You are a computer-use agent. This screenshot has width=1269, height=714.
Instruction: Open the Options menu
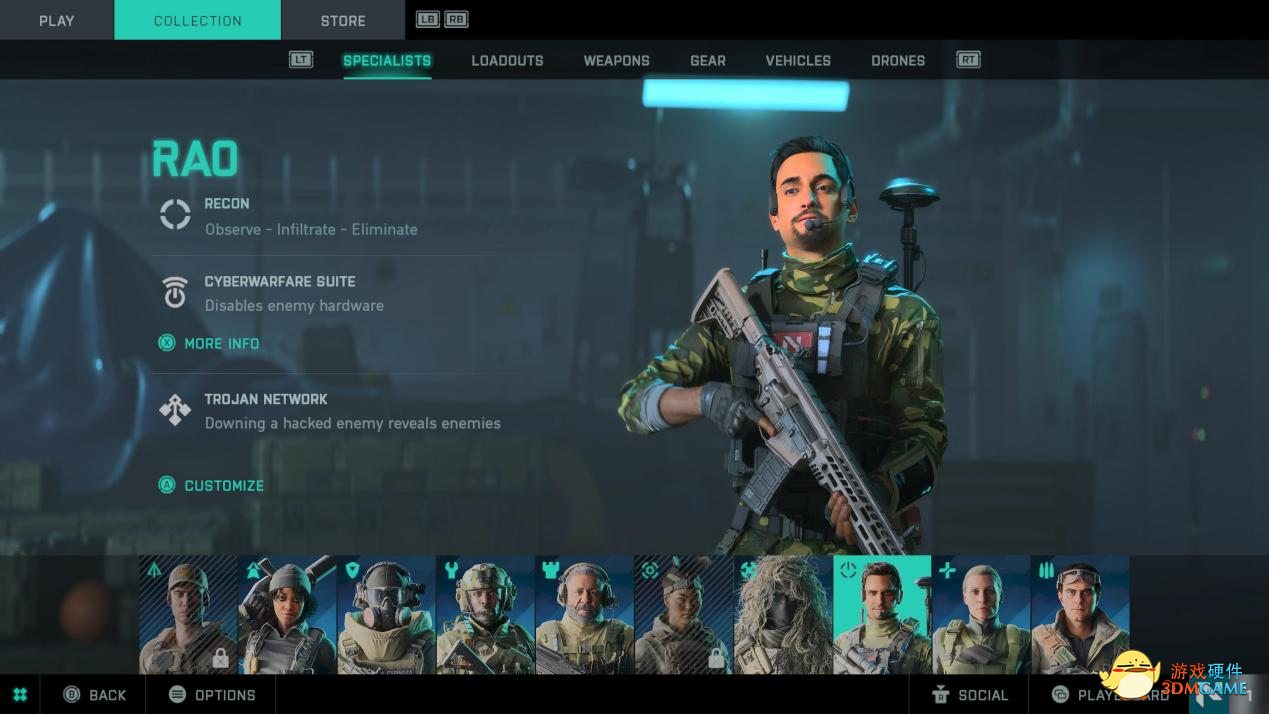coord(212,695)
